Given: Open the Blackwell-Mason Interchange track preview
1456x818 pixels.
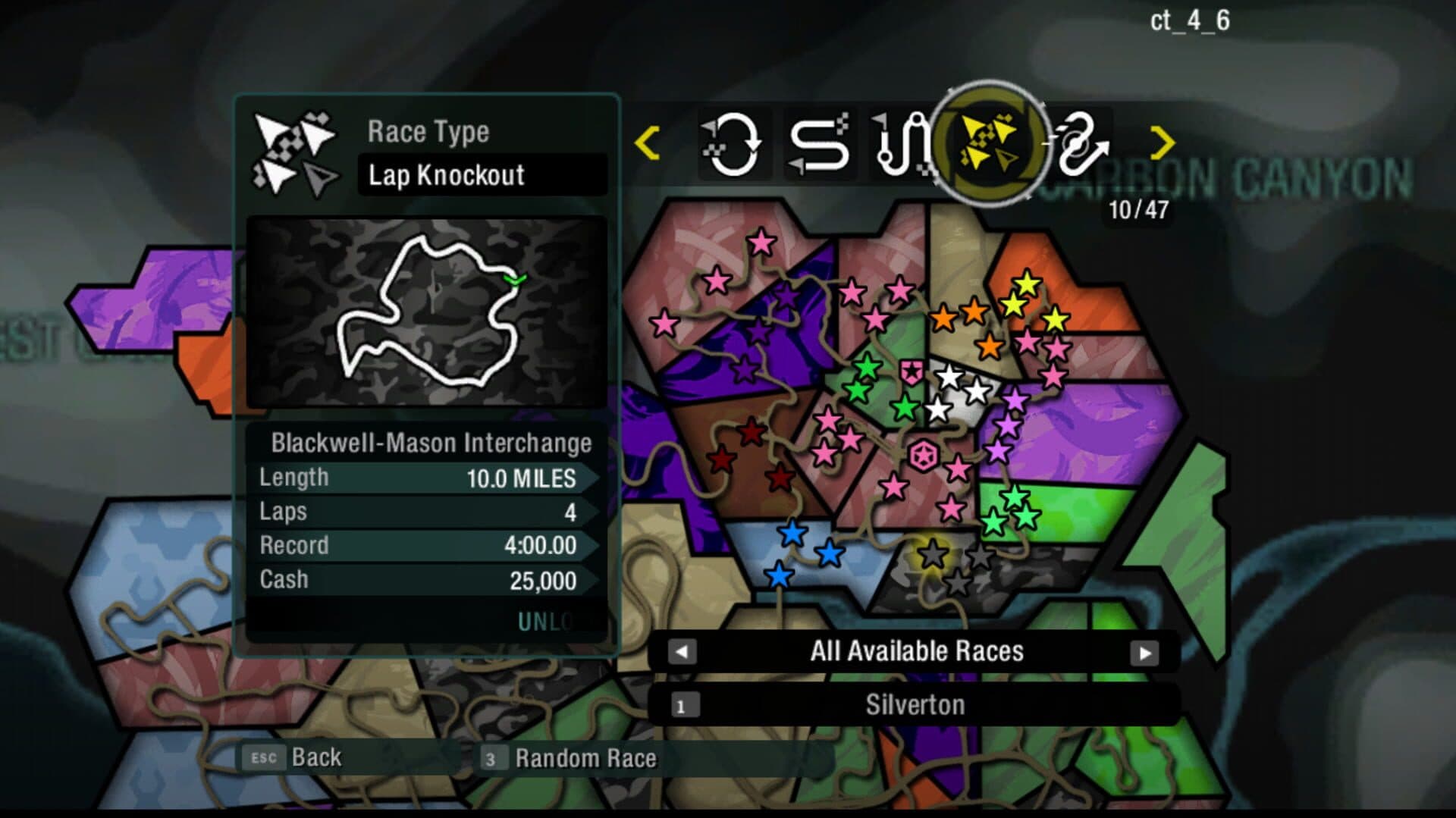Looking at the screenshot, I should click(x=427, y=312).
